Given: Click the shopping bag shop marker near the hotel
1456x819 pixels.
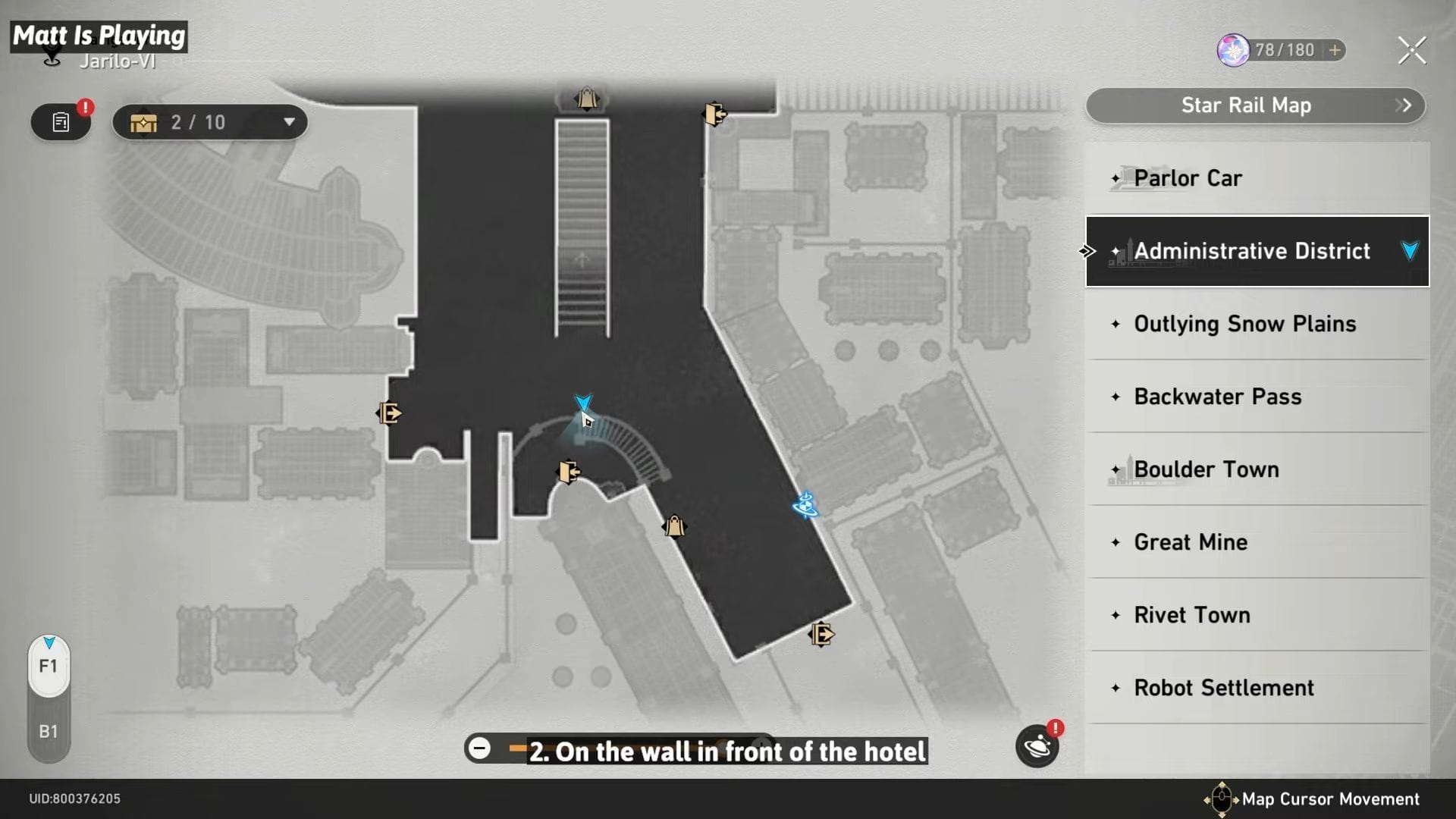Looking at the screenshot, I should [673, 526].
